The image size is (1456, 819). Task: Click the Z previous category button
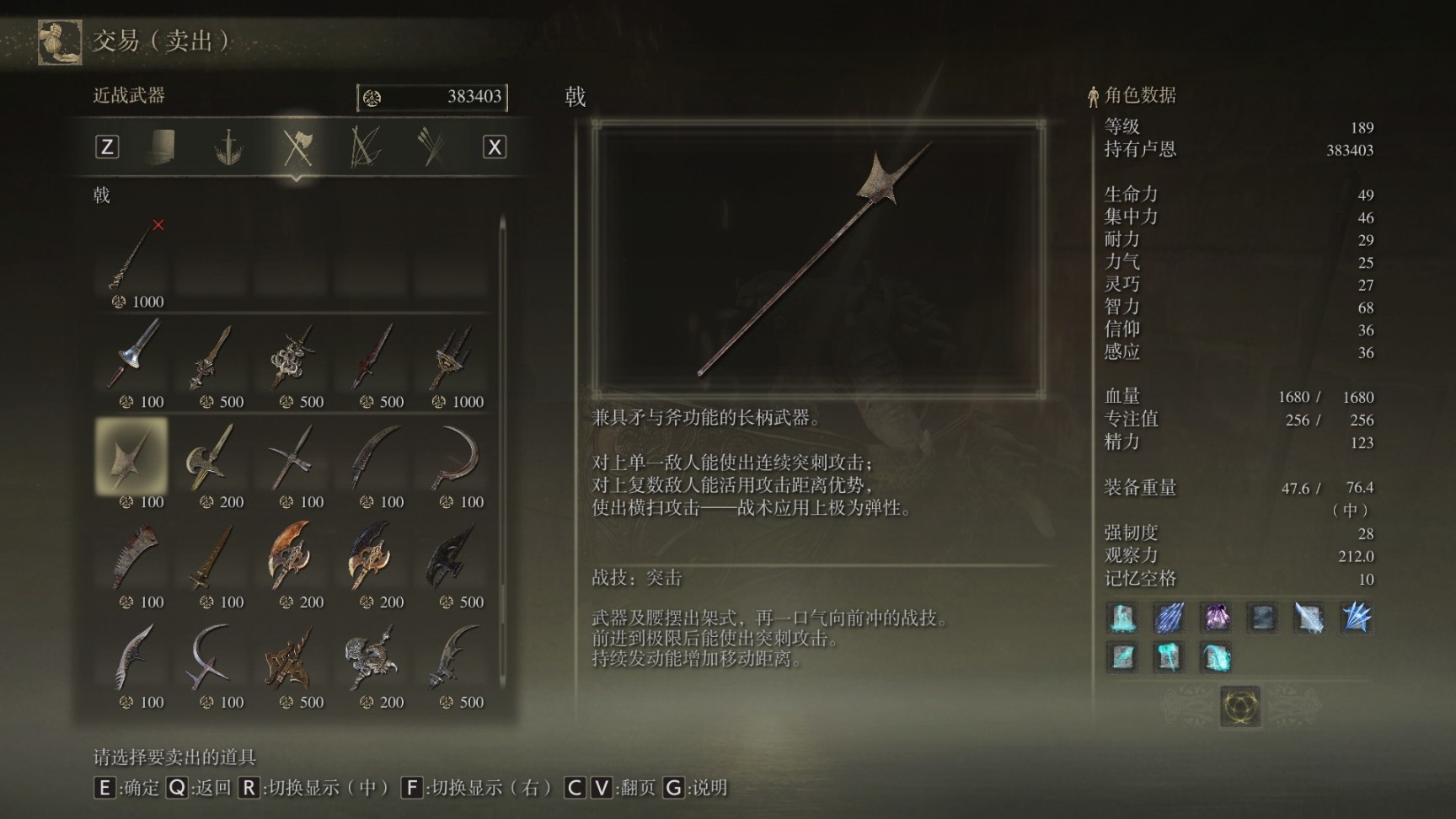(x=106, y=145)
